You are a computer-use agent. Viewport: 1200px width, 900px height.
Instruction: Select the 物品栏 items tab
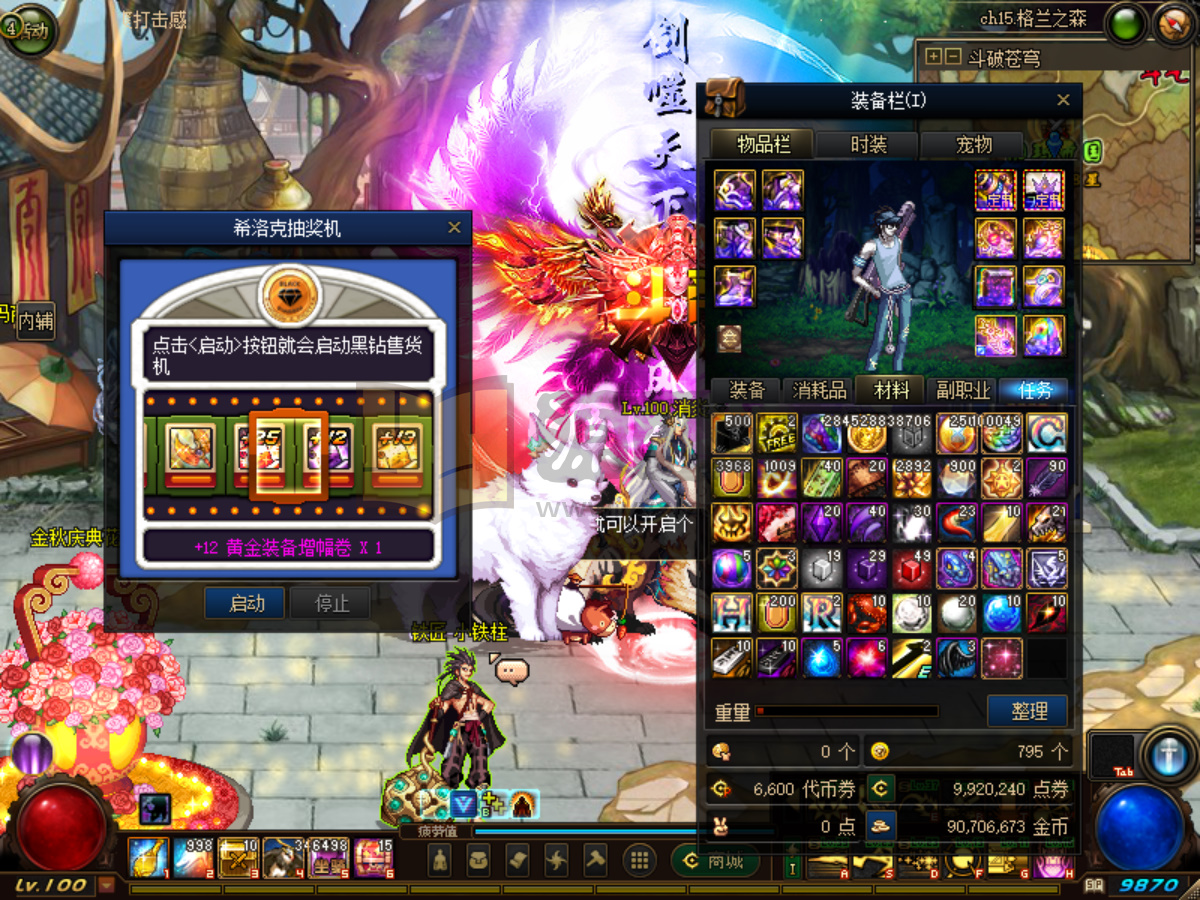point(763,145)
